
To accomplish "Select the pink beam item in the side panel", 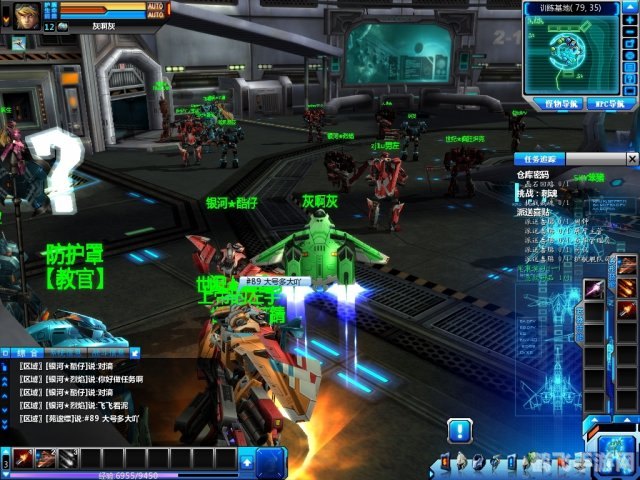I will click(x=595, y=290).
